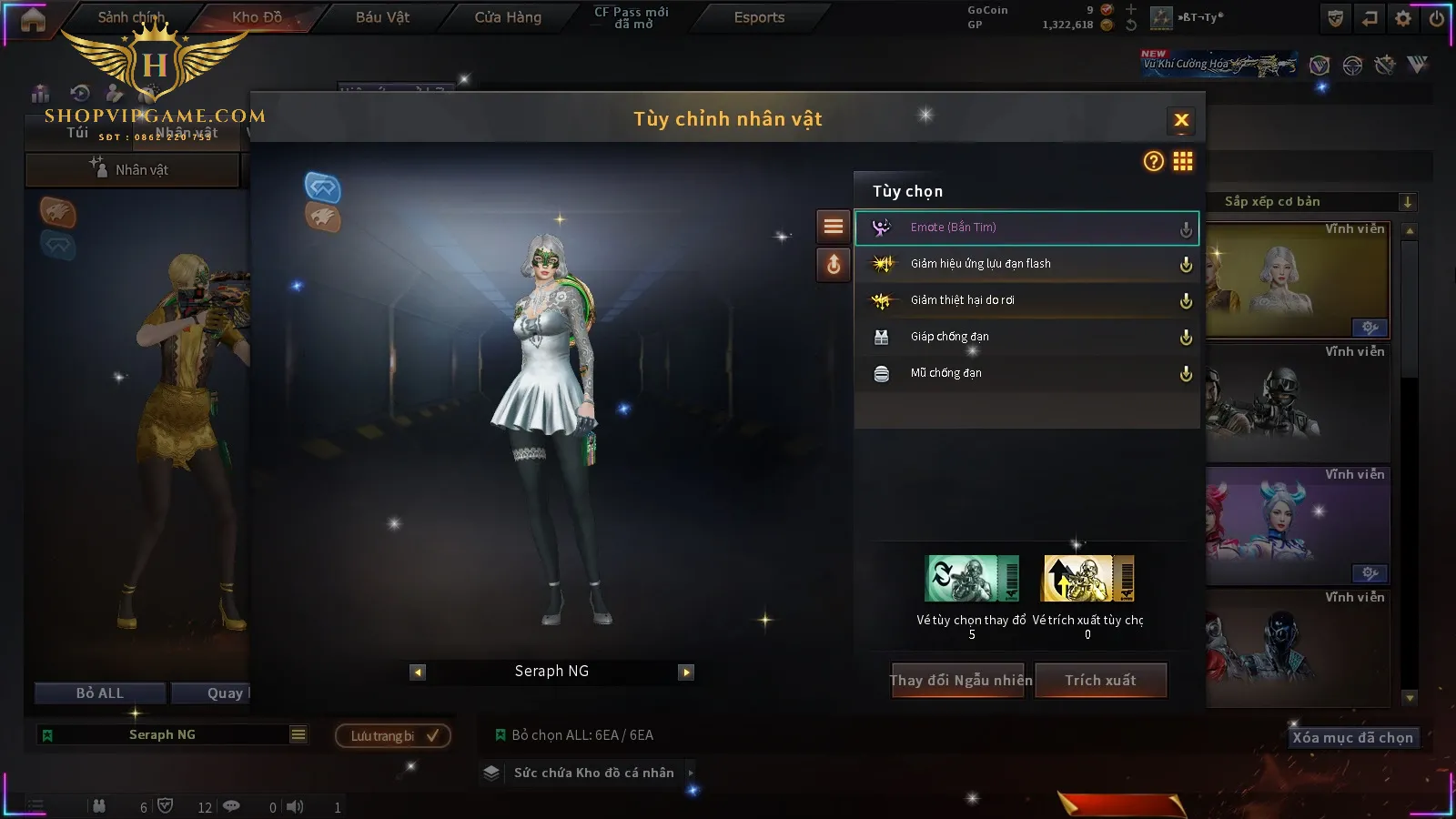Toggle the Lưu trang bị checkbox
The image size is (1456, 819).
(x=432, y=735)
